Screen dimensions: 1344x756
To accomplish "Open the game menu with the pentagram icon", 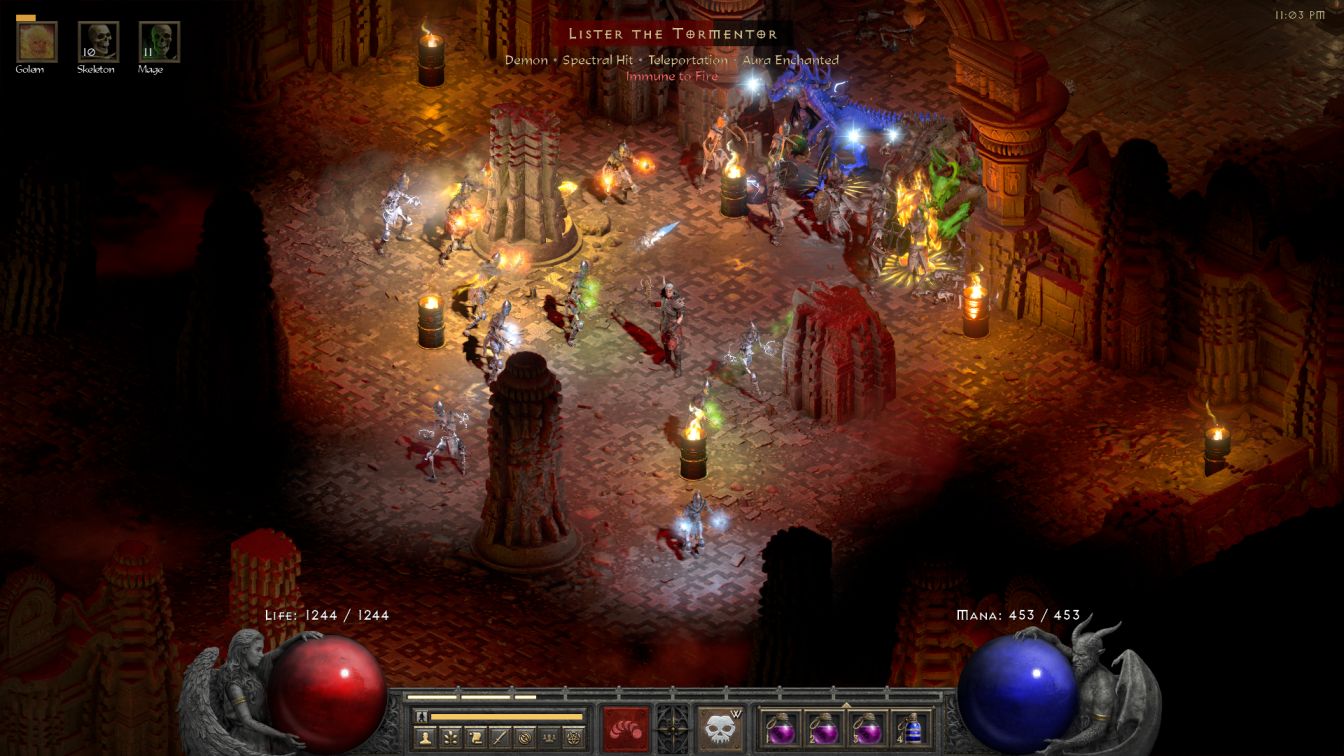I will [x=573, y=737].
